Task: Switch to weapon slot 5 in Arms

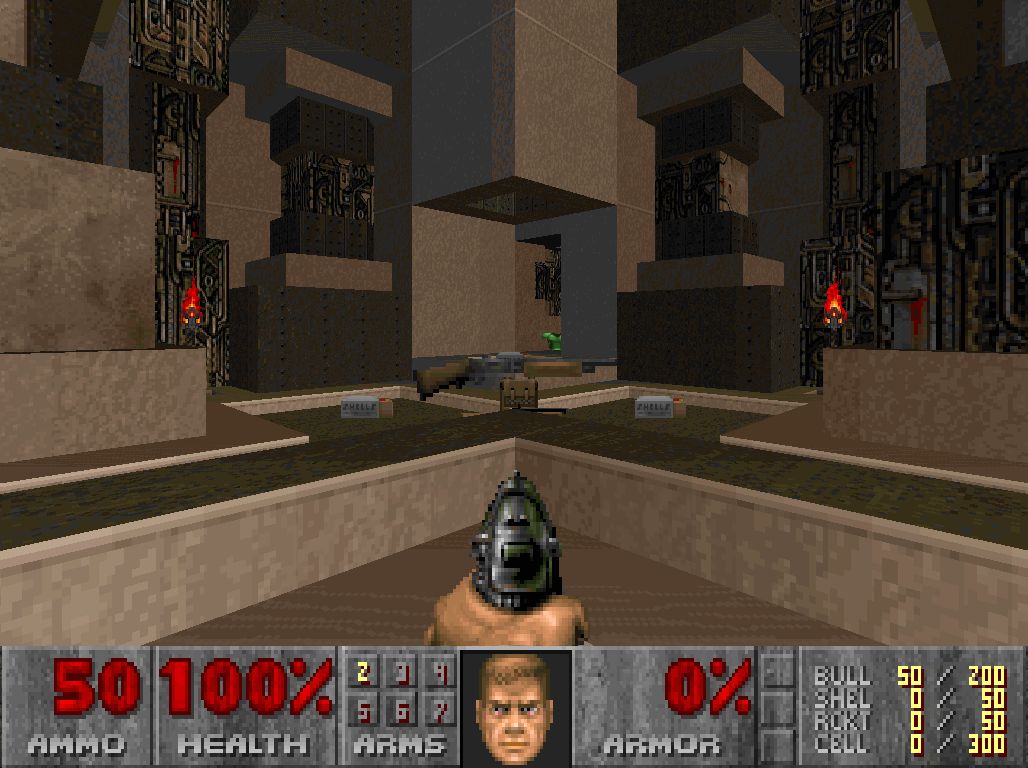Action: coord(363,709)
